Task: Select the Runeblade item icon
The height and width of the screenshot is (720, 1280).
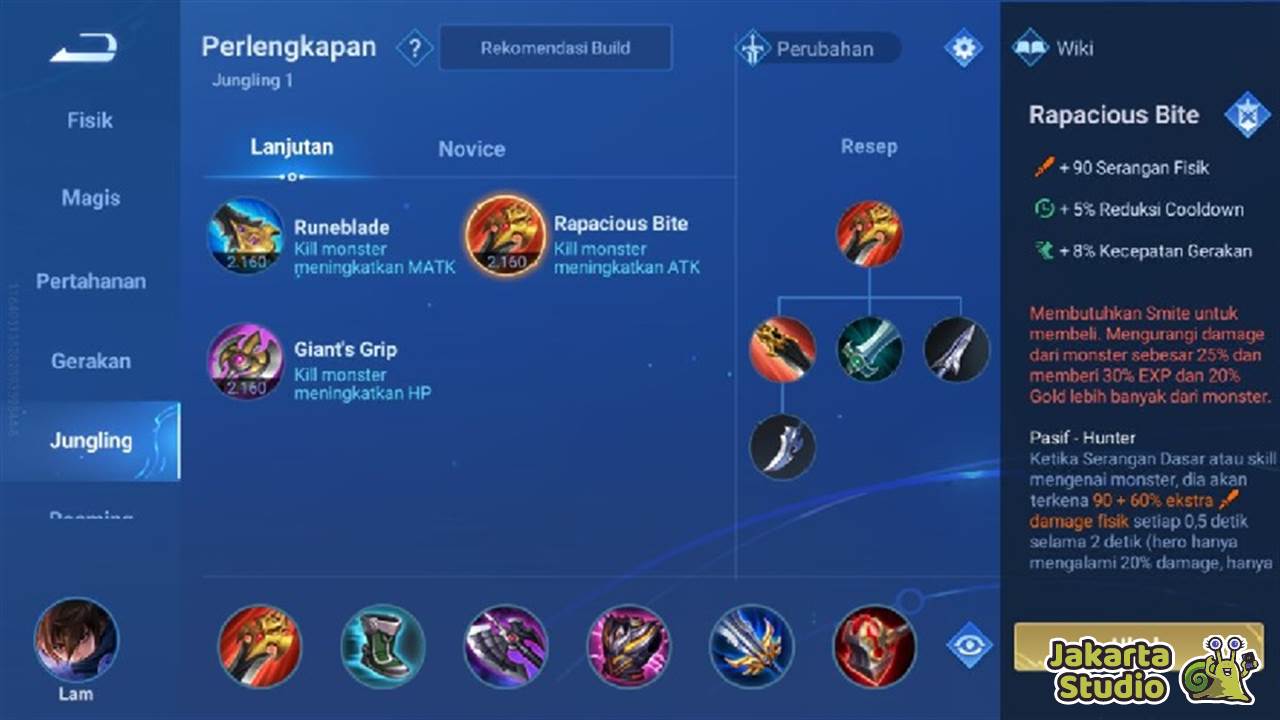Action: [x=245, y=238]
